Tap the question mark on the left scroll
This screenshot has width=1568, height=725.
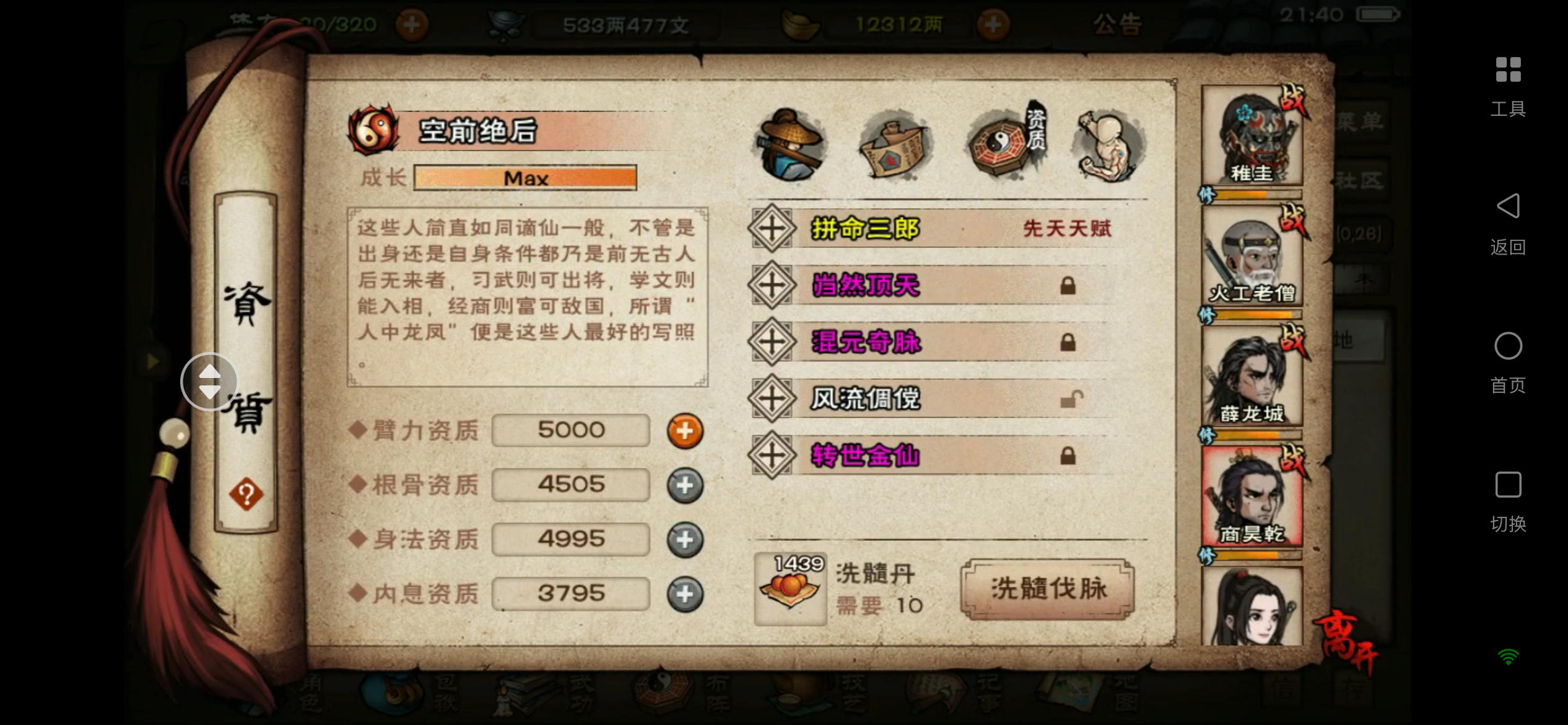(246, 493)
